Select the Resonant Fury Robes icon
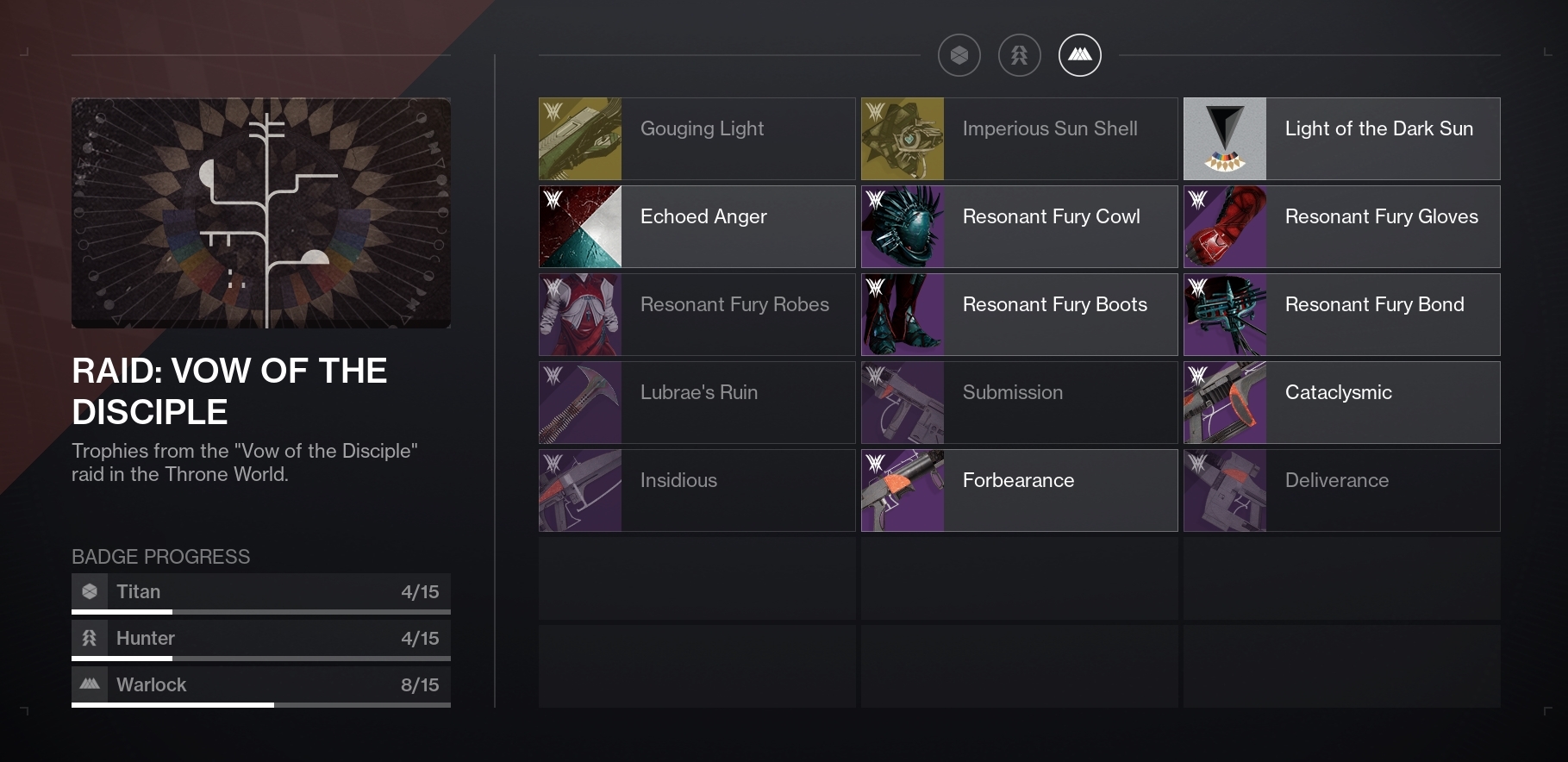This screenshot has width=1568, height=762. tap(578, 314)
